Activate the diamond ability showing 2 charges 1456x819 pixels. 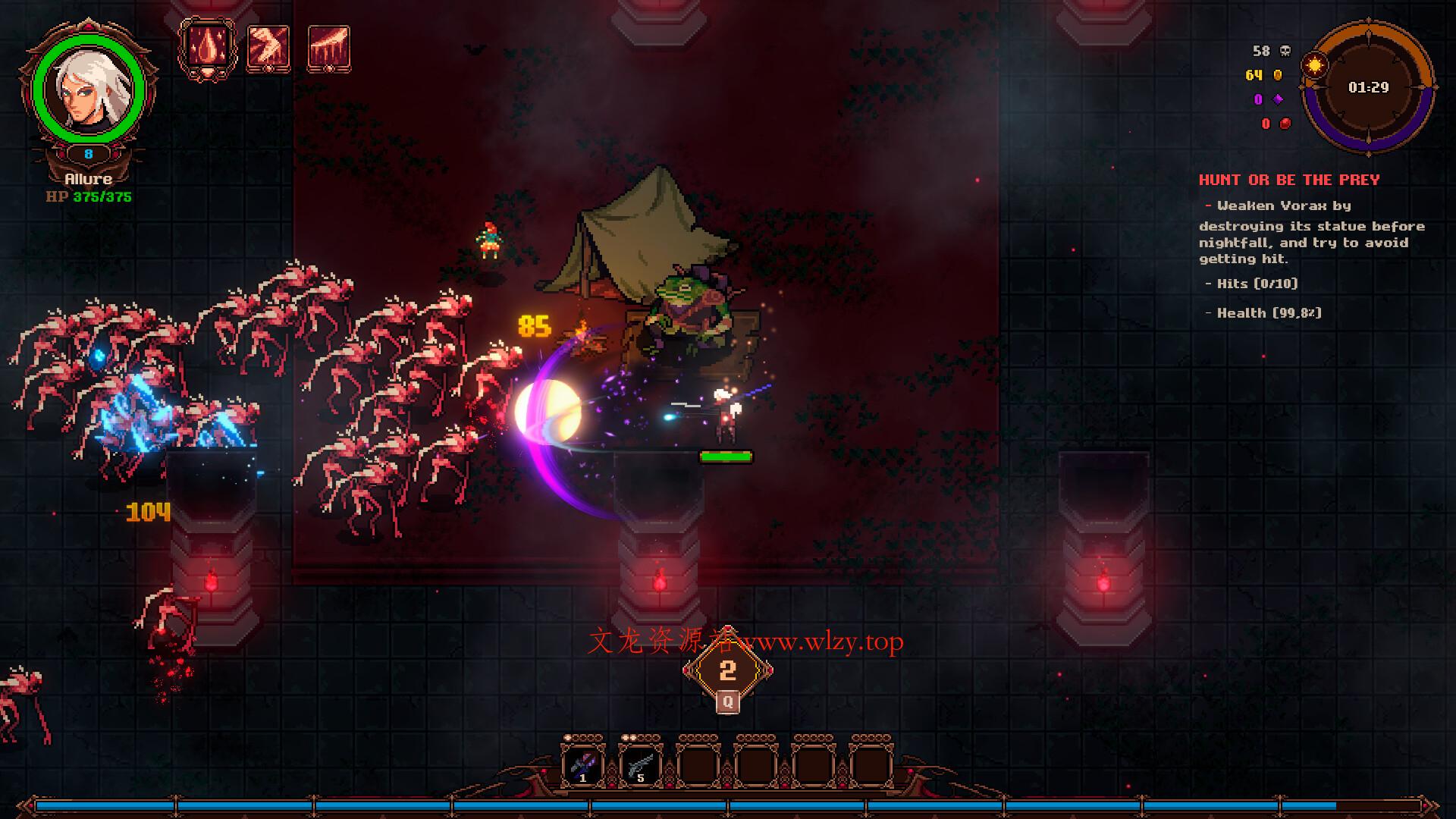pyautogui.click(x=727, y=670)
